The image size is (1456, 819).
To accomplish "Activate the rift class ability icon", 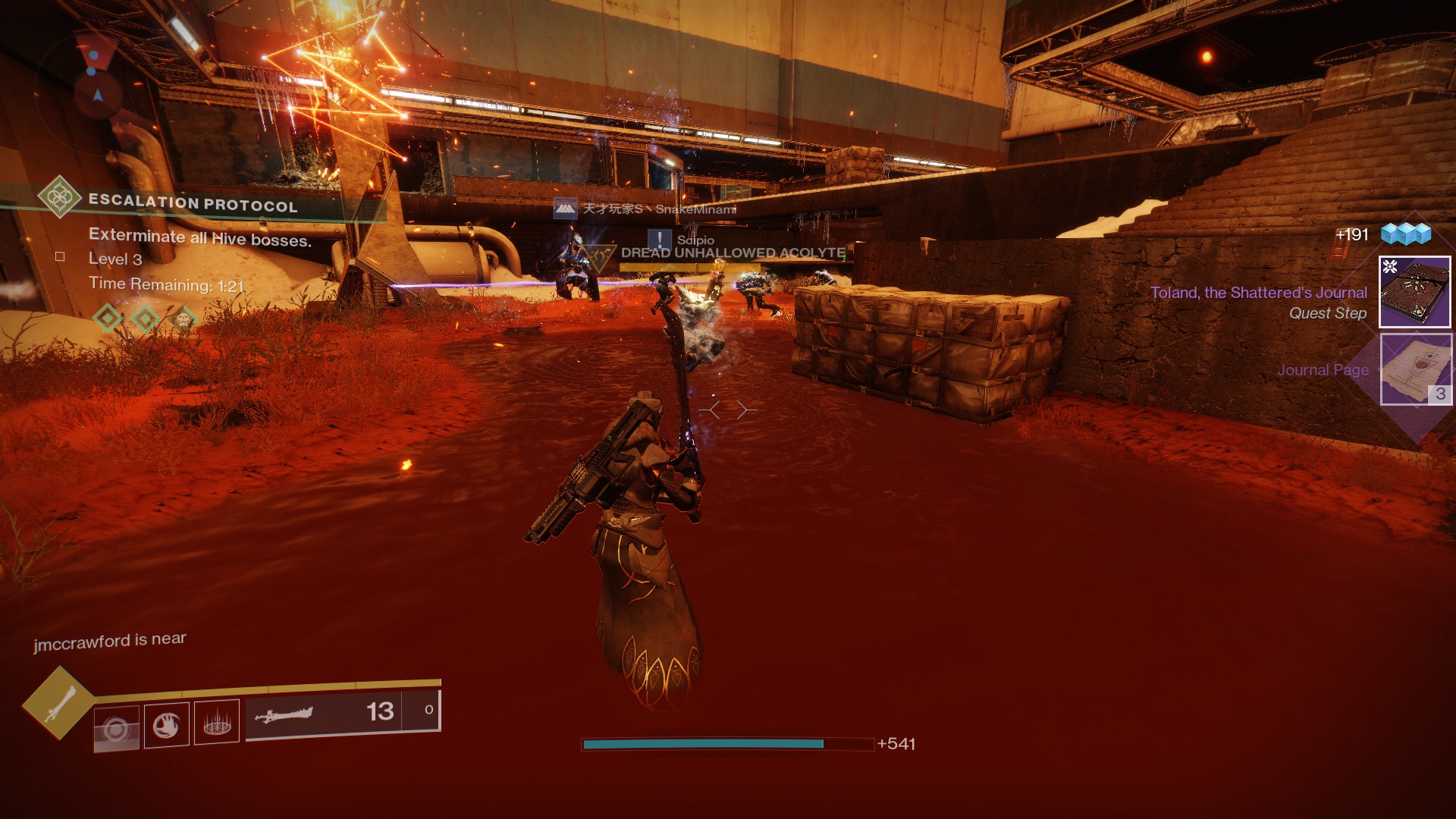I will 217,722.
